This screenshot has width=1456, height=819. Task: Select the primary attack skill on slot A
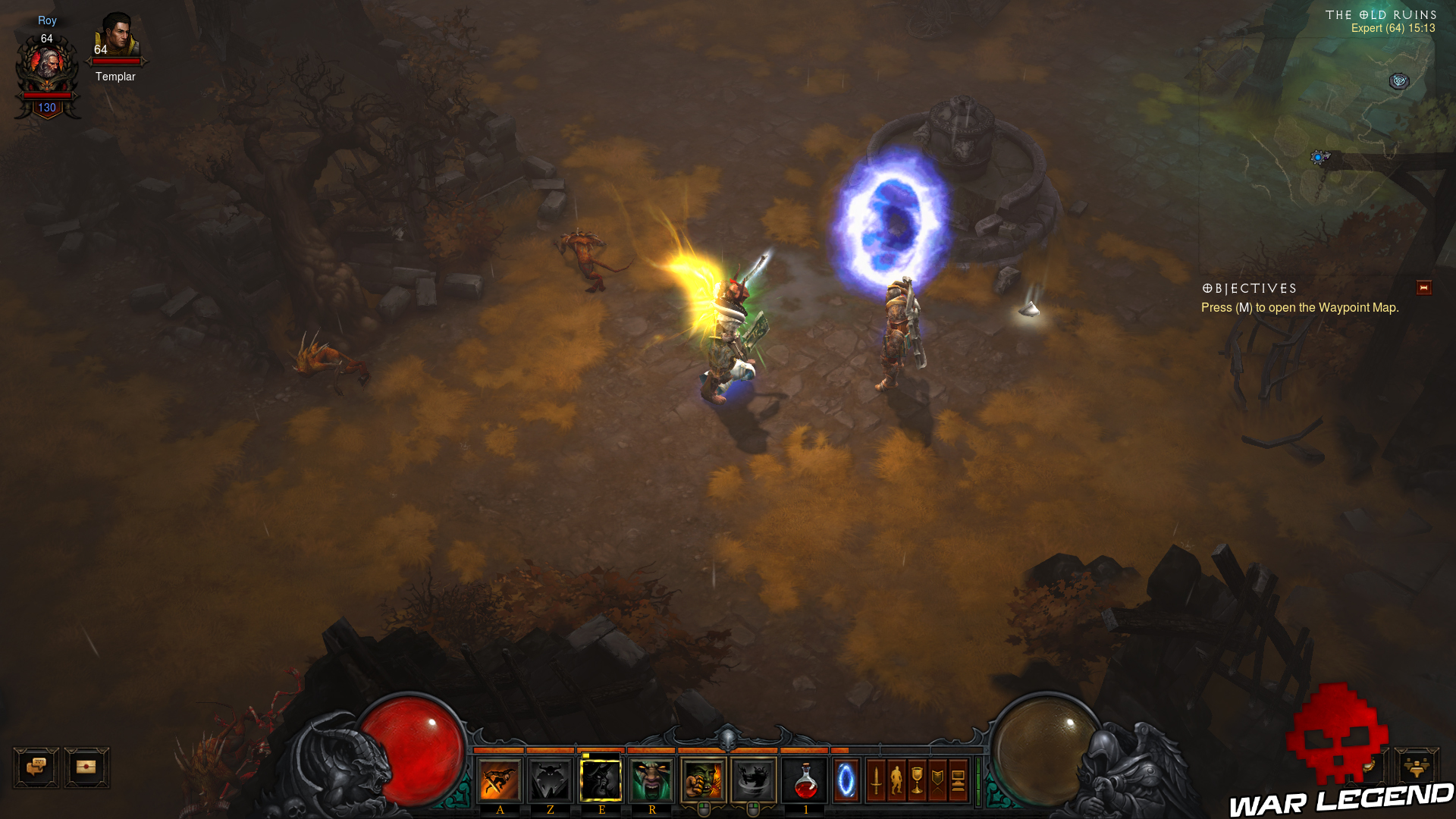500,779
